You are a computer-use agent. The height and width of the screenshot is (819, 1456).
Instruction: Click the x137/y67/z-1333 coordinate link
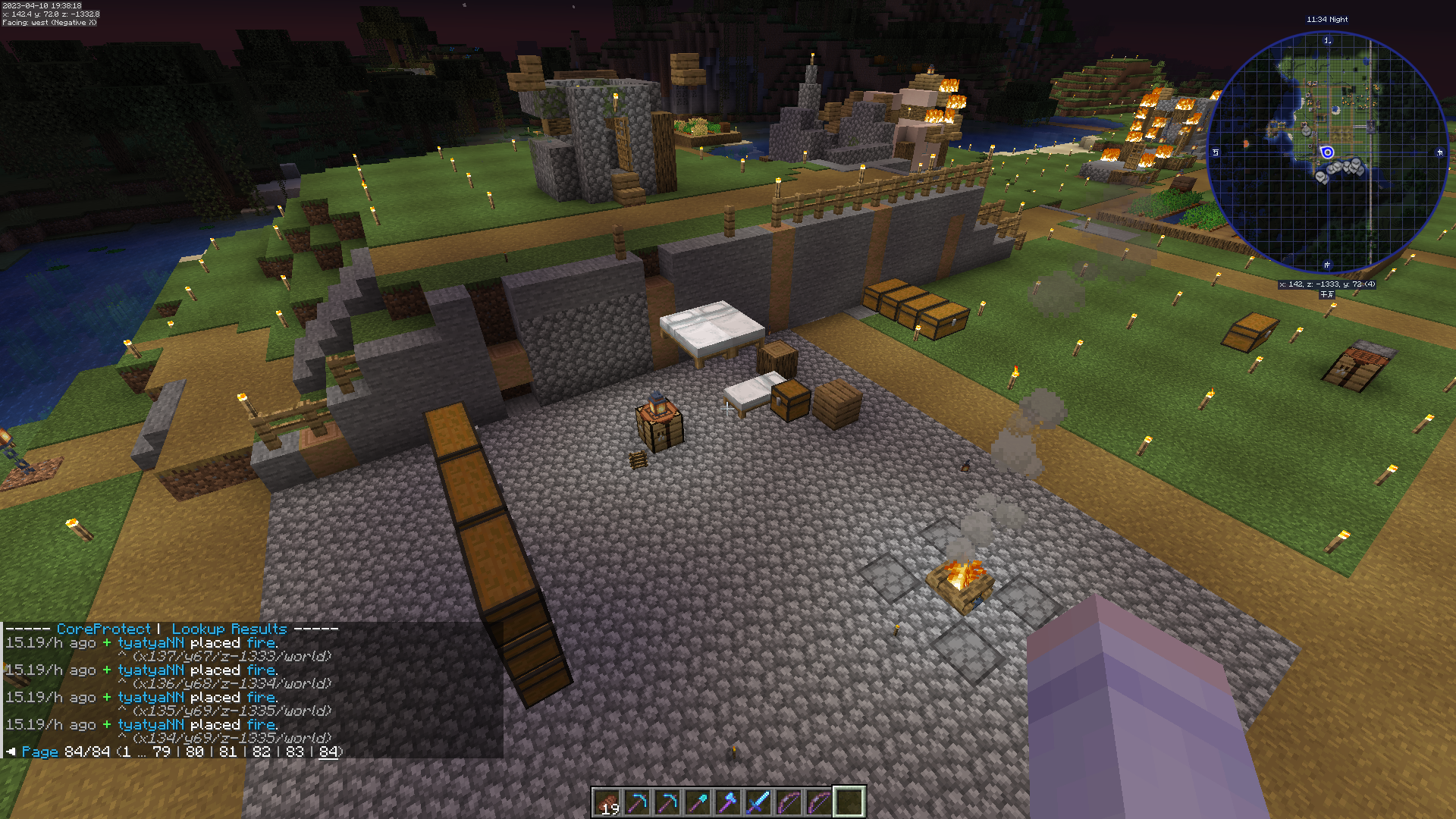coord(231,657)
